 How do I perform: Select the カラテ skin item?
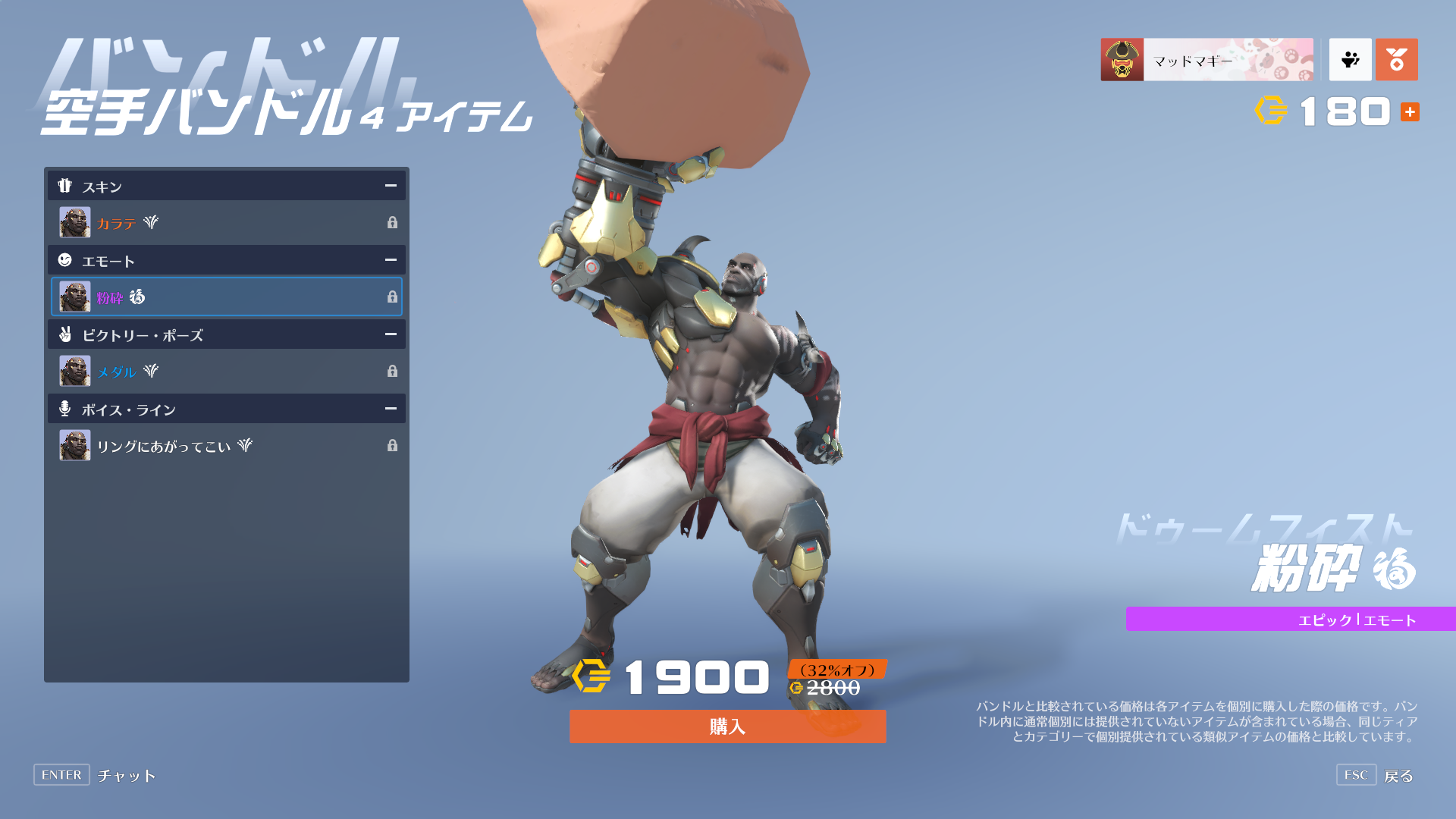pos(226,222)
